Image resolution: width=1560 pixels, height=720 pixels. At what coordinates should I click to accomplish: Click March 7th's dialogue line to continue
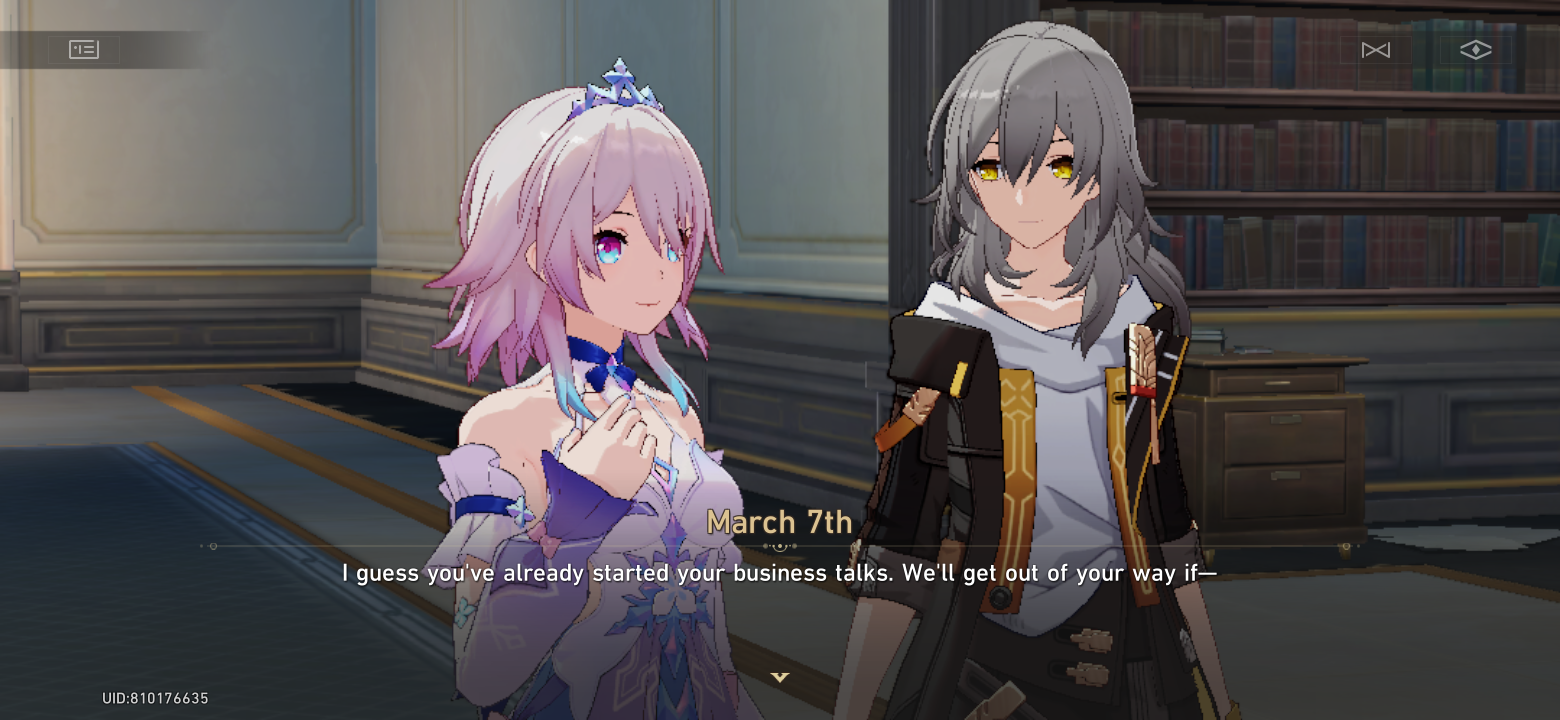pyautogui.click(x=779, y=573)
